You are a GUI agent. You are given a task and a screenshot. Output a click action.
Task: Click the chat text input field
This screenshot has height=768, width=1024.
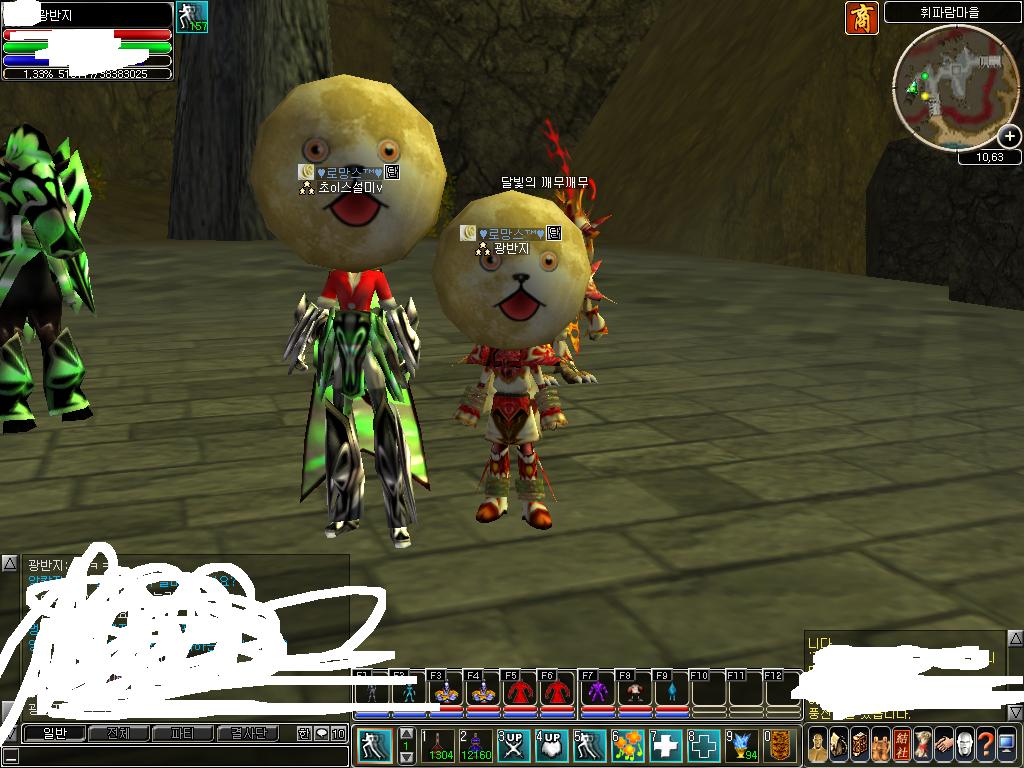pyautogui.click(x=170, y=756)
